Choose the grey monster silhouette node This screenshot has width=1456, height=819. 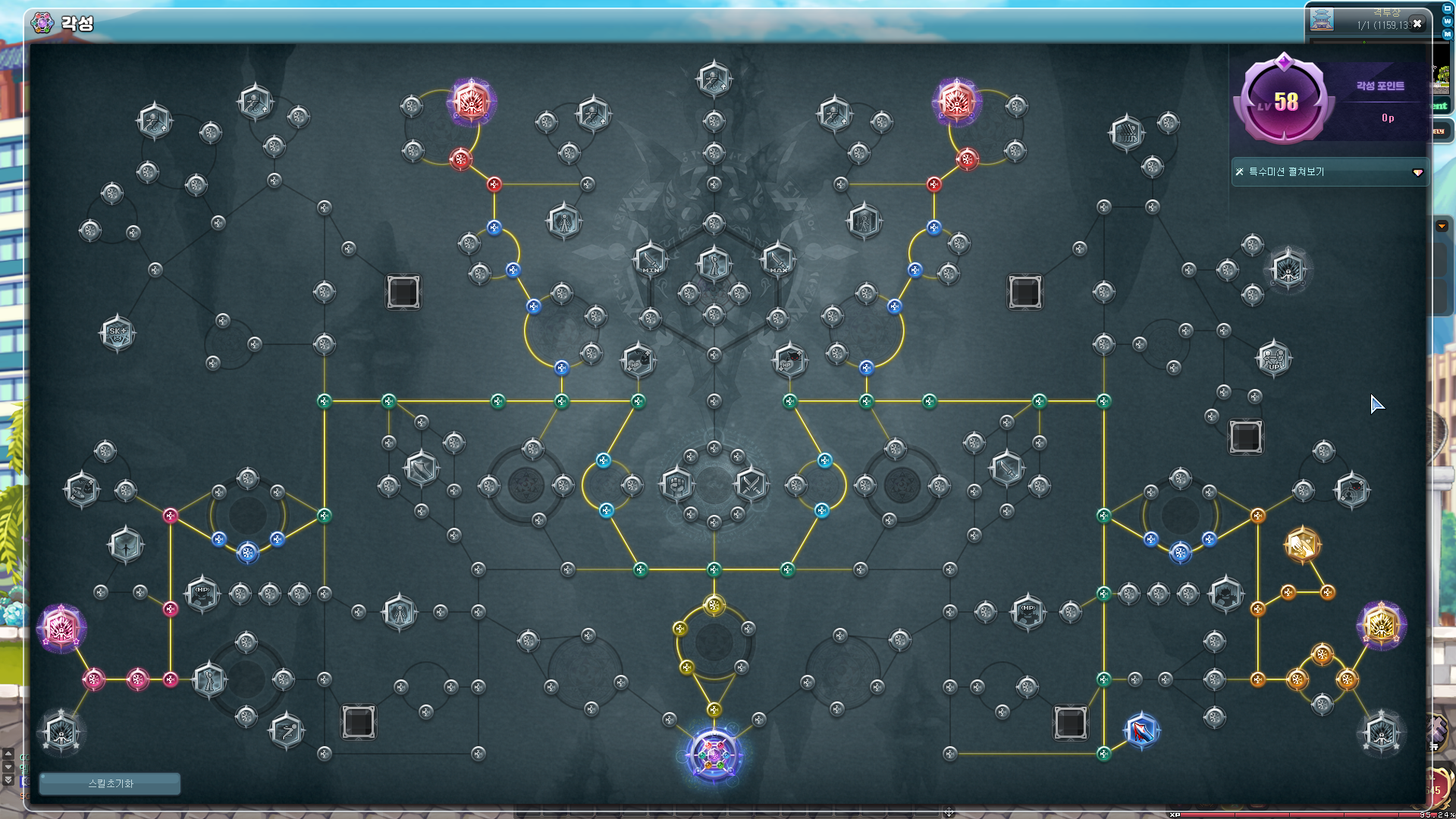(1225, 594)
